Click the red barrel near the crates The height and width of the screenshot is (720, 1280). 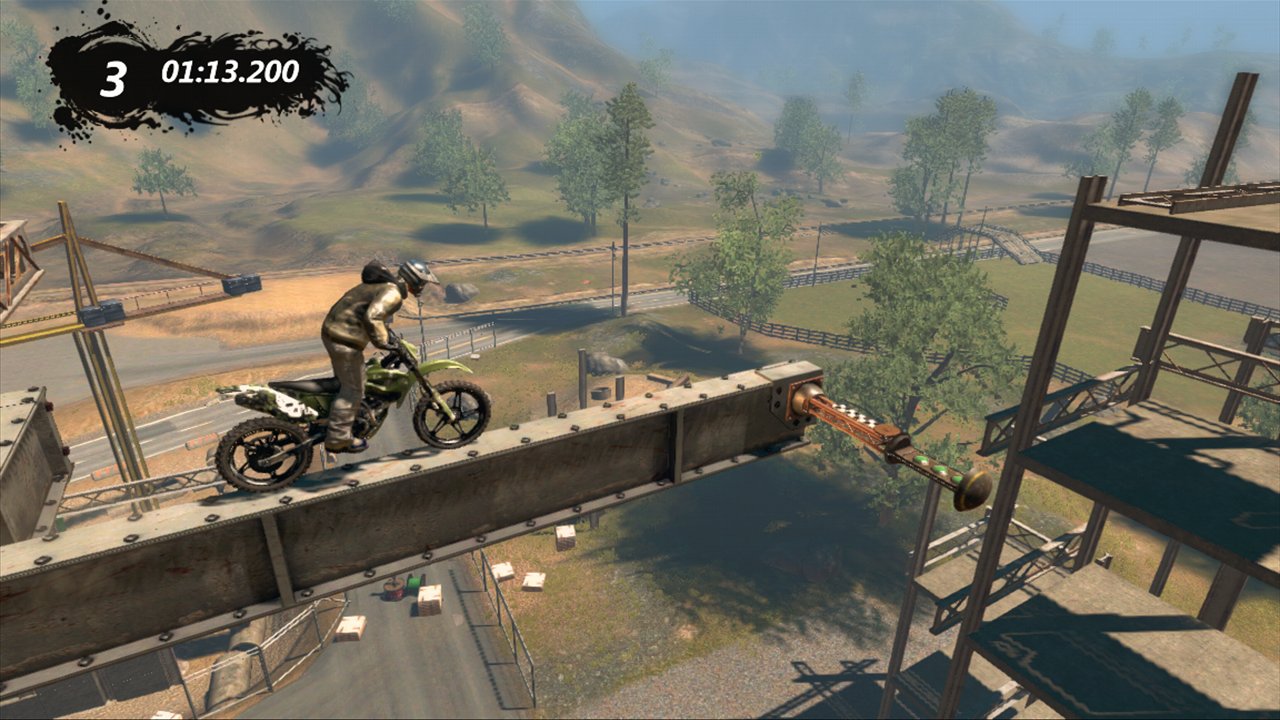coord(392,590)
